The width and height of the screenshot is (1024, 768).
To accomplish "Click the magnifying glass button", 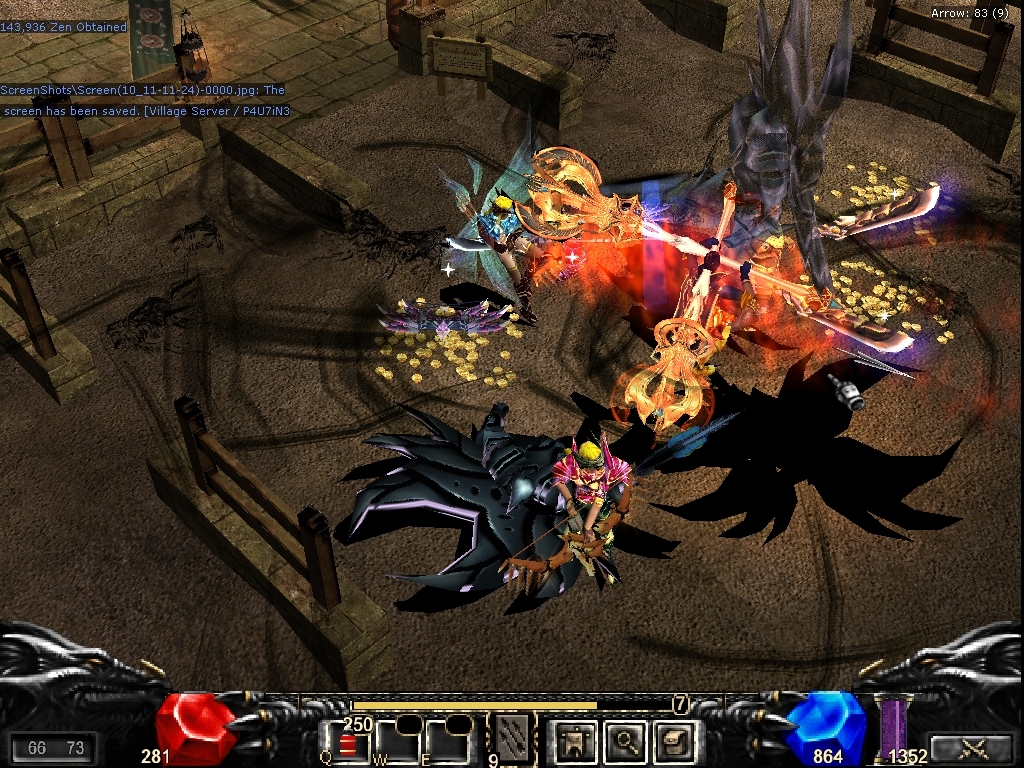I will [627, 741].
